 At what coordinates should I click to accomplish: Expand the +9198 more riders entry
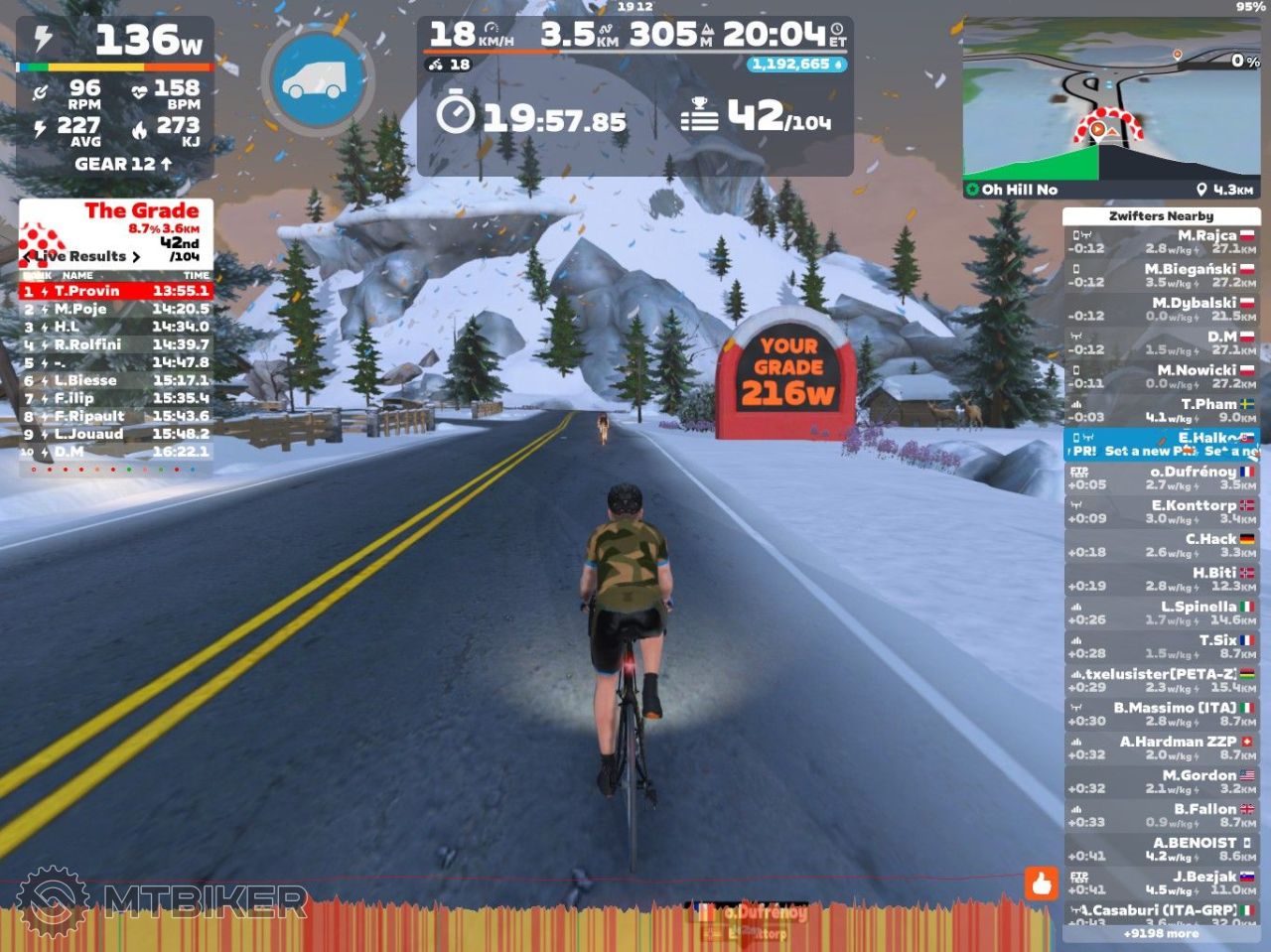[1161, 933]
